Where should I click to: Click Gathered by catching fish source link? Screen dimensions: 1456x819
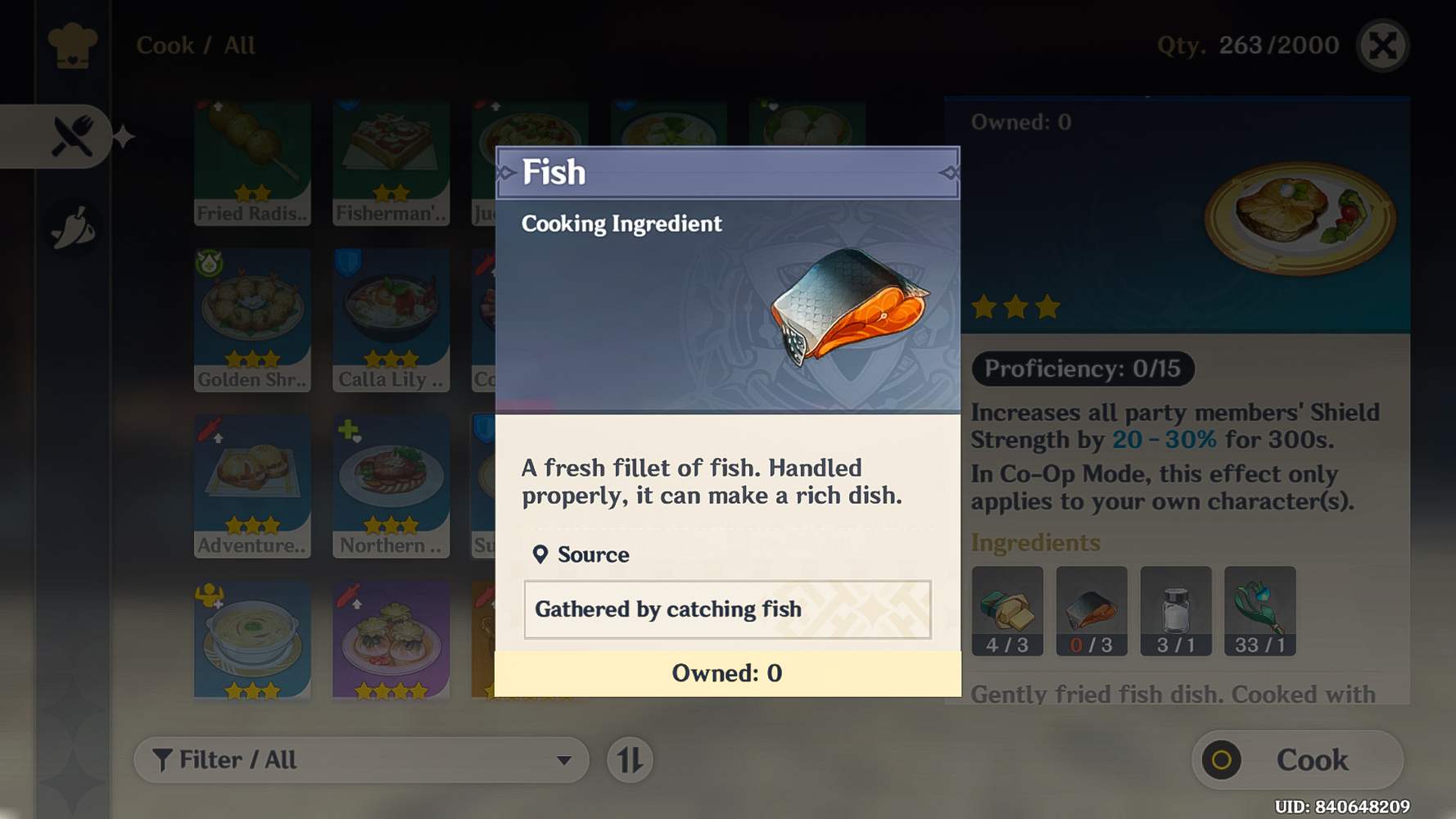click(x=727, y=609)
